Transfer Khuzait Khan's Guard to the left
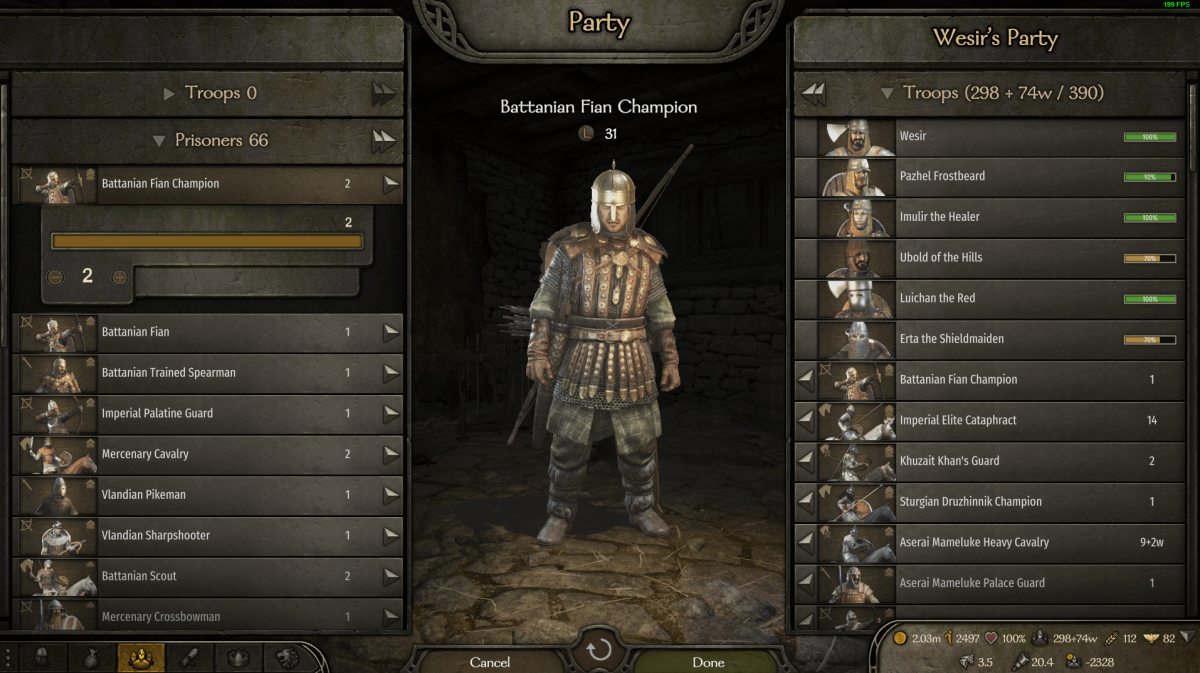Image resolution: width=1200 pixels, height=673 pixels. (x=805, y=461)
